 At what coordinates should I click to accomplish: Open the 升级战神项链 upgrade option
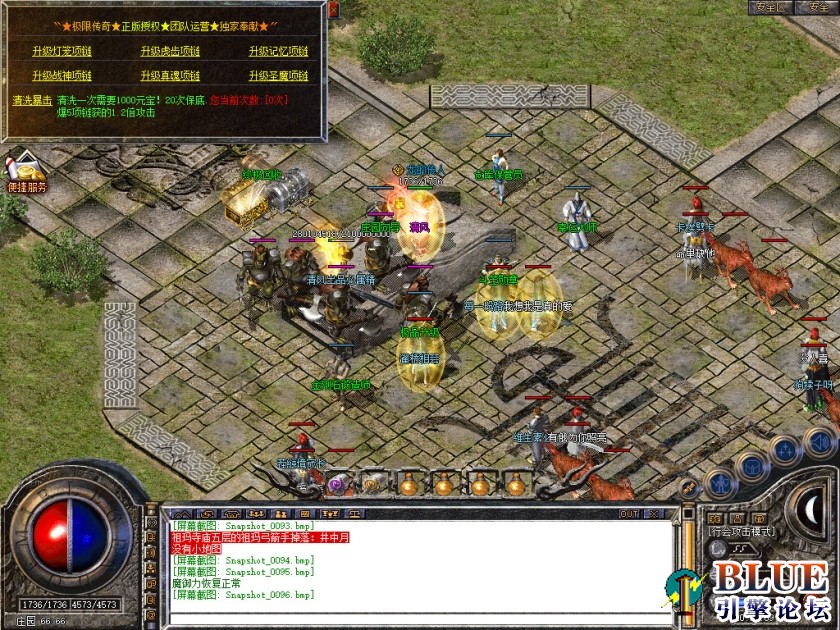[62, 75]
